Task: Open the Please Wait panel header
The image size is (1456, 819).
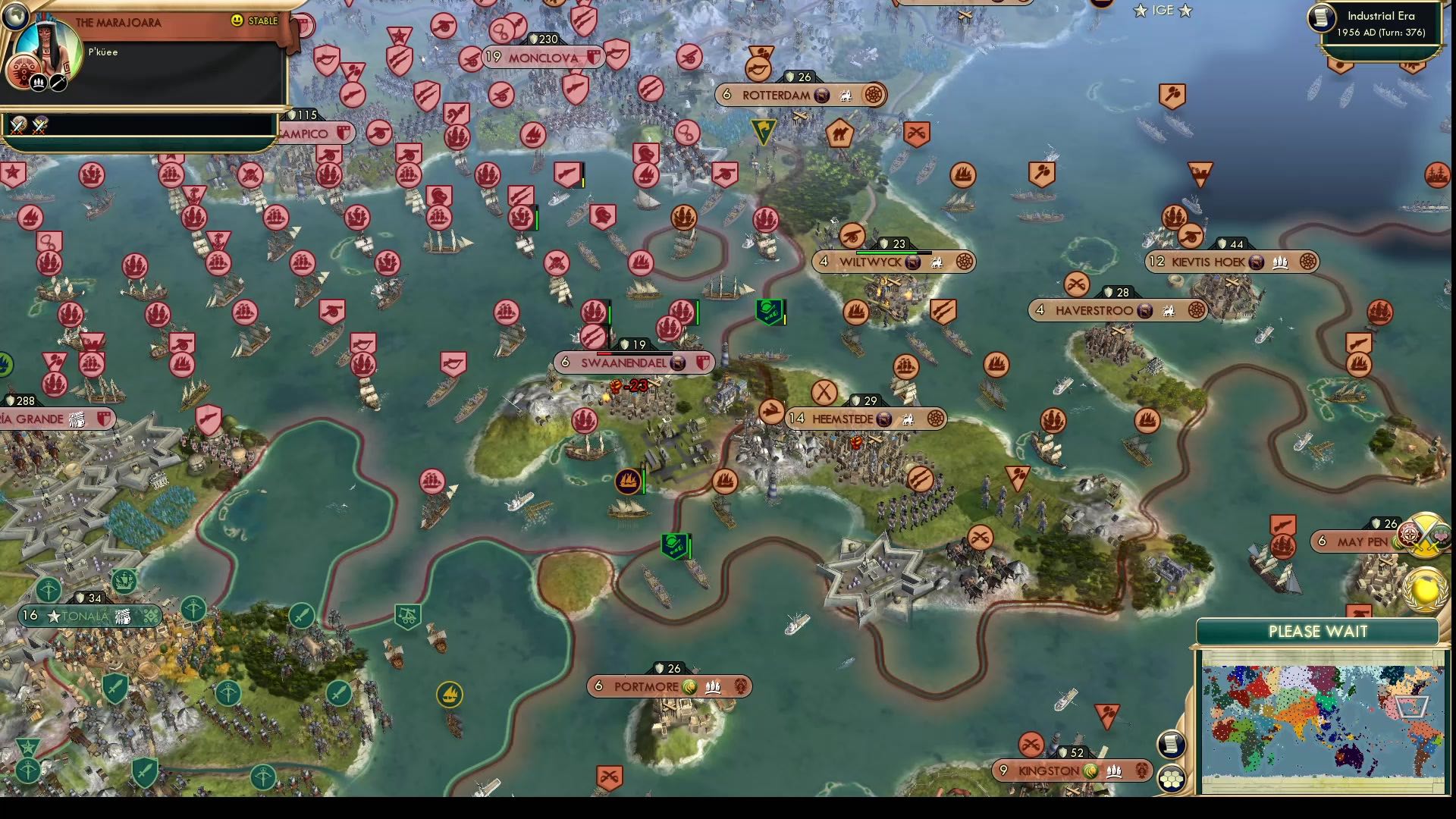Action: (x=1317, y=631)
